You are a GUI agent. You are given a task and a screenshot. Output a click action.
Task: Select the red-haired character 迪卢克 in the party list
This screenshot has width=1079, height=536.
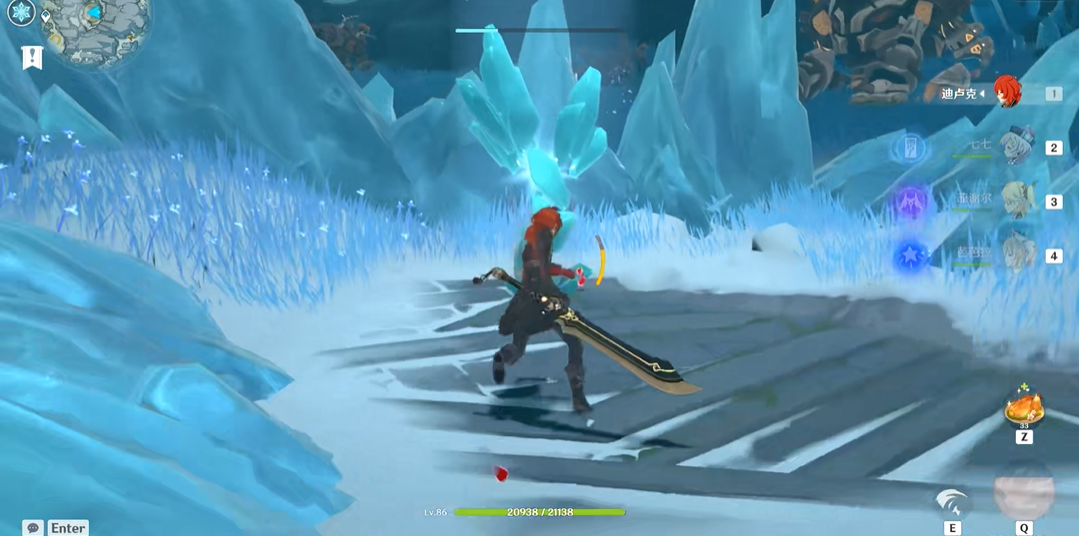pyautogui.click(x=1007, y=93)
